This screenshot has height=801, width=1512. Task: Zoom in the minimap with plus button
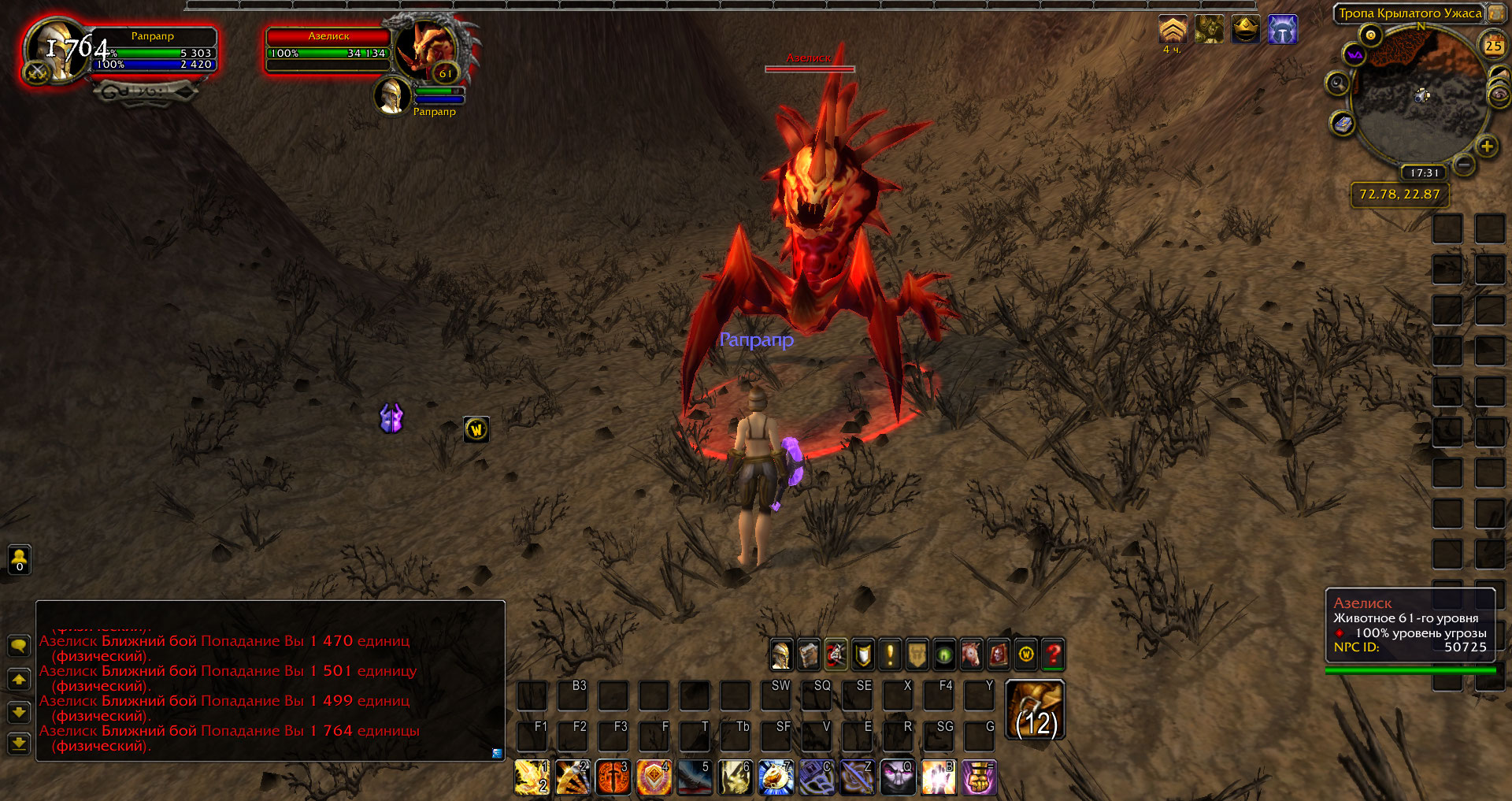1487,146
